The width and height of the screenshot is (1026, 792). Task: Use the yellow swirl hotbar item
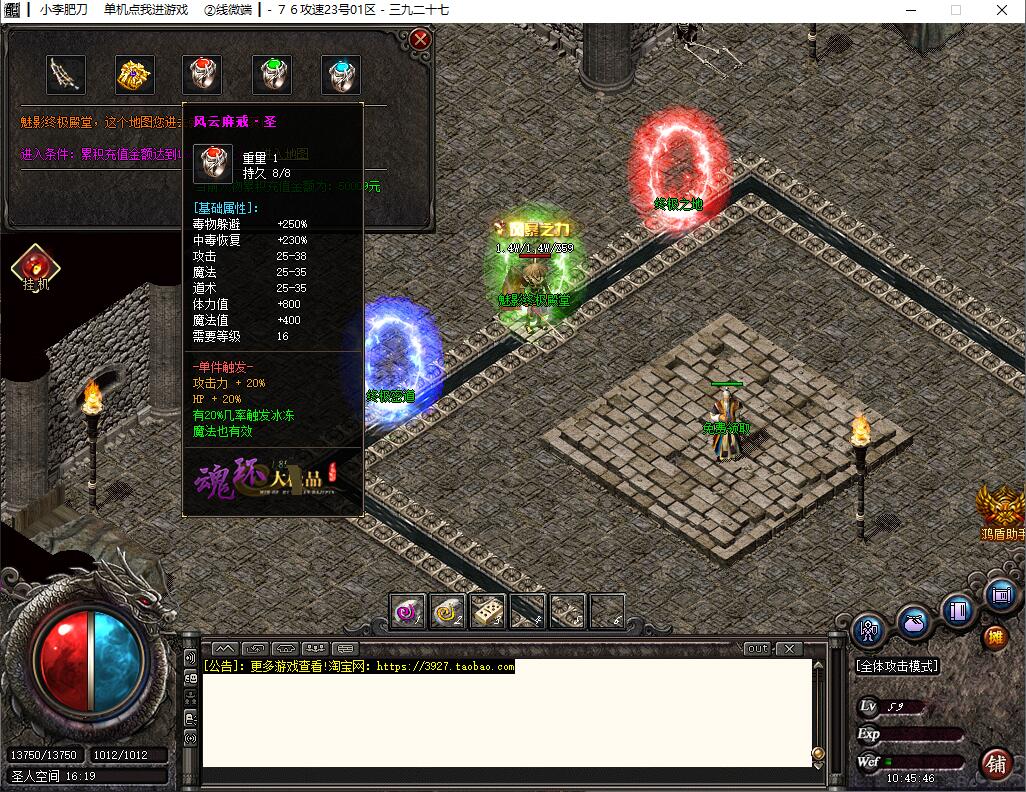click(x=448, y=611)
